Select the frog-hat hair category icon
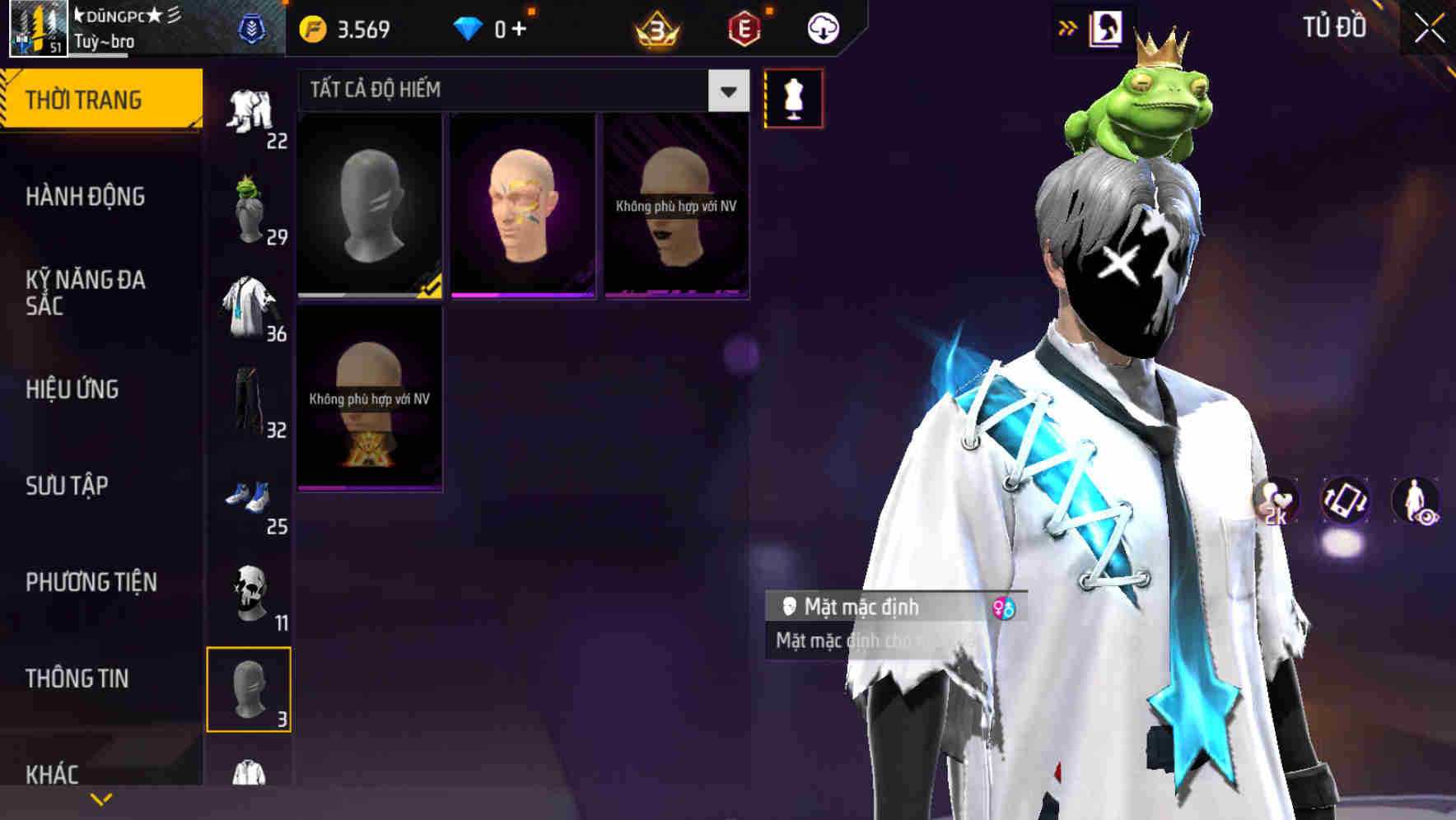The height and width of the screenshot is (820, 1456). click(250, 207)
